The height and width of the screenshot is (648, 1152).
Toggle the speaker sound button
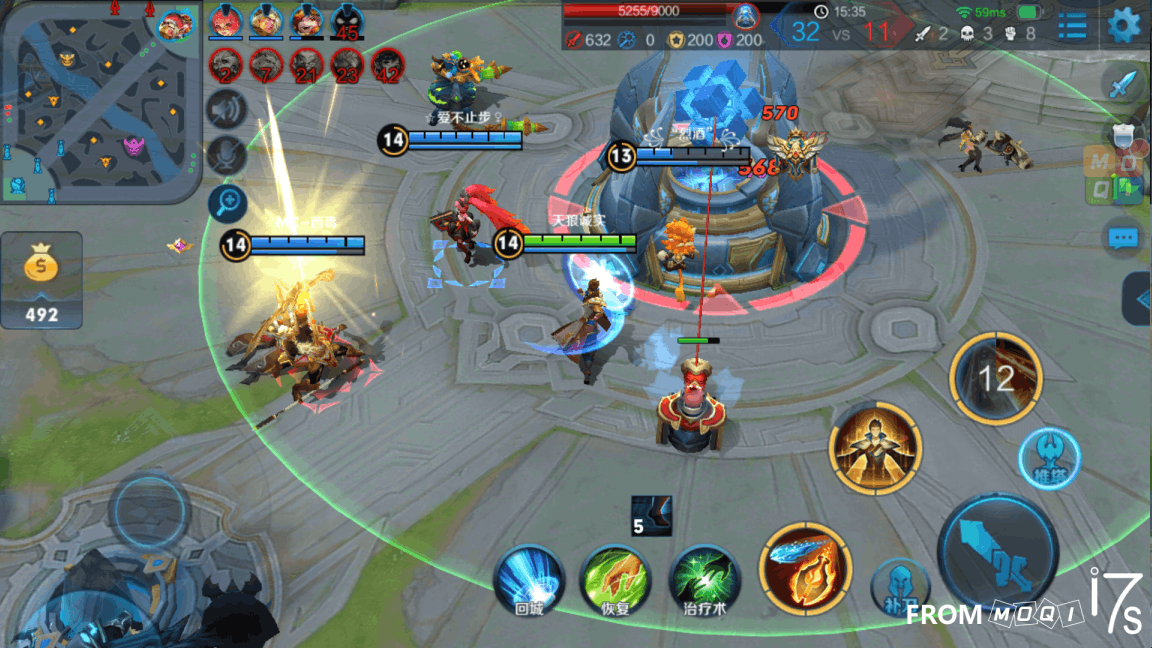tap(227, 109)
